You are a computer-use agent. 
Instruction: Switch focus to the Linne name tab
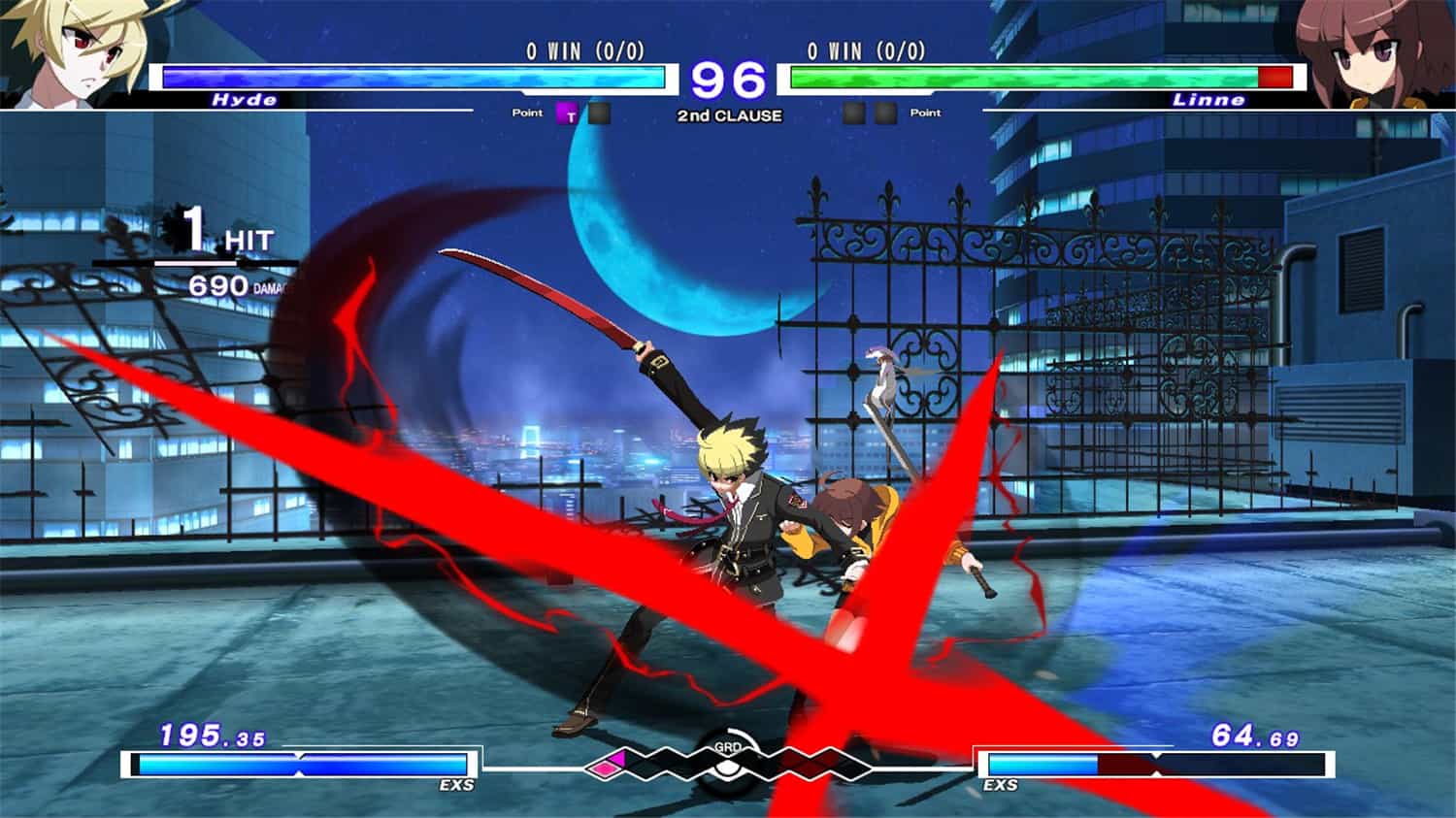point(1208,97)
